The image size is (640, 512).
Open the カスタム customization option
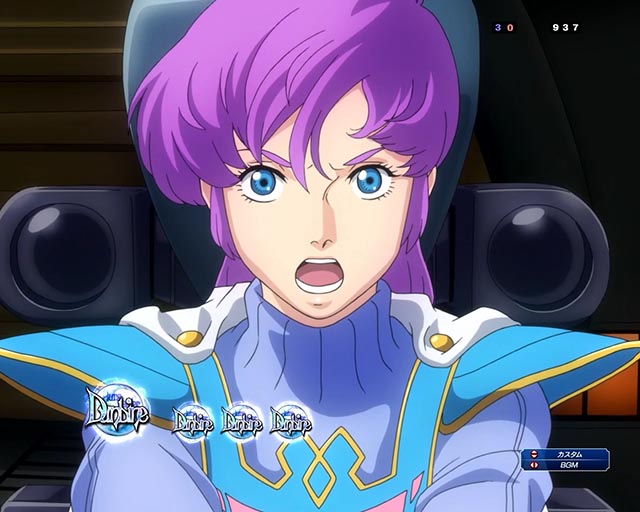(572, 454)
